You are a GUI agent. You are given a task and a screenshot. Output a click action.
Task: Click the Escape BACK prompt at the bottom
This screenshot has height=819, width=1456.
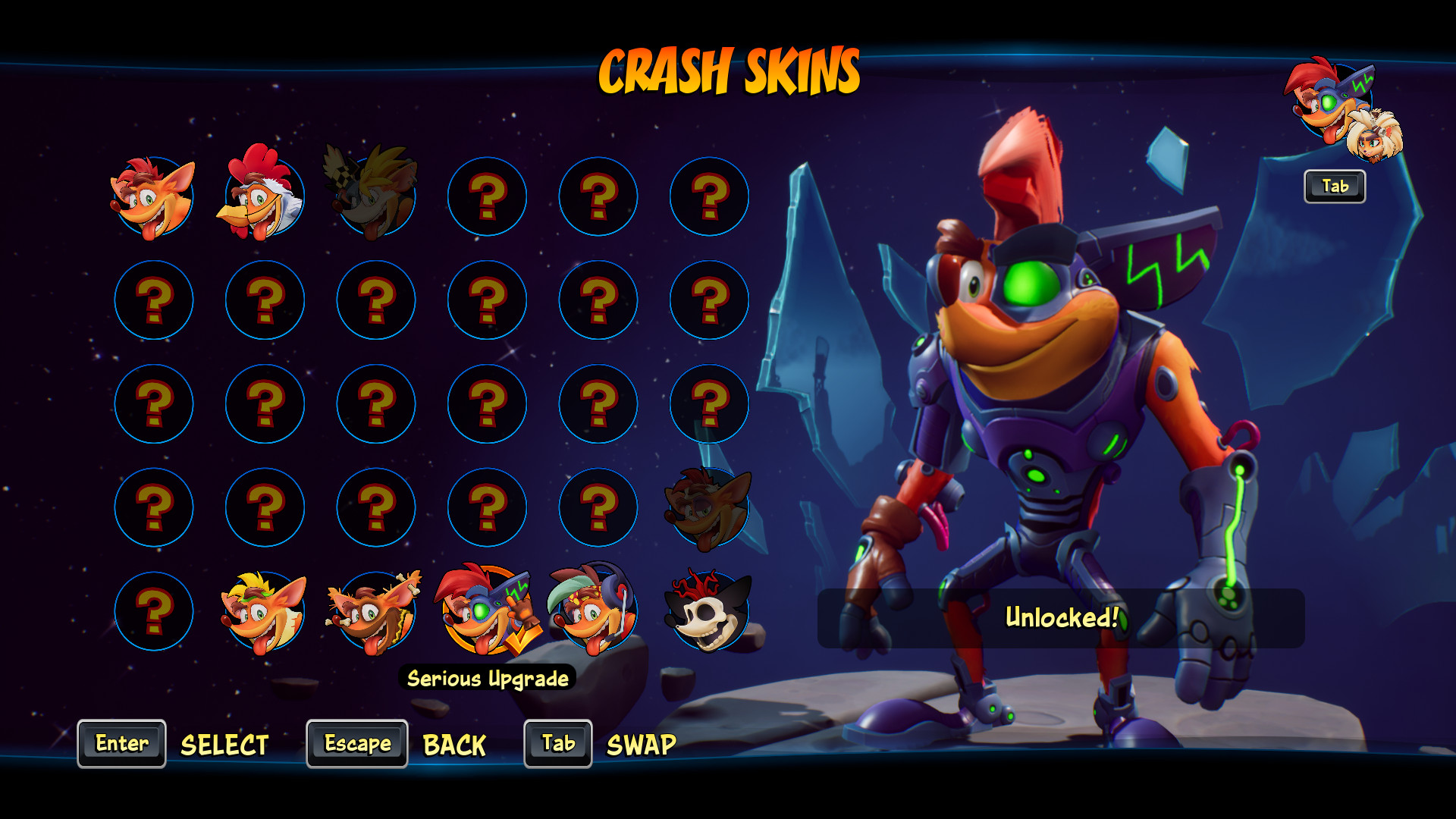(x=356, y=744)
